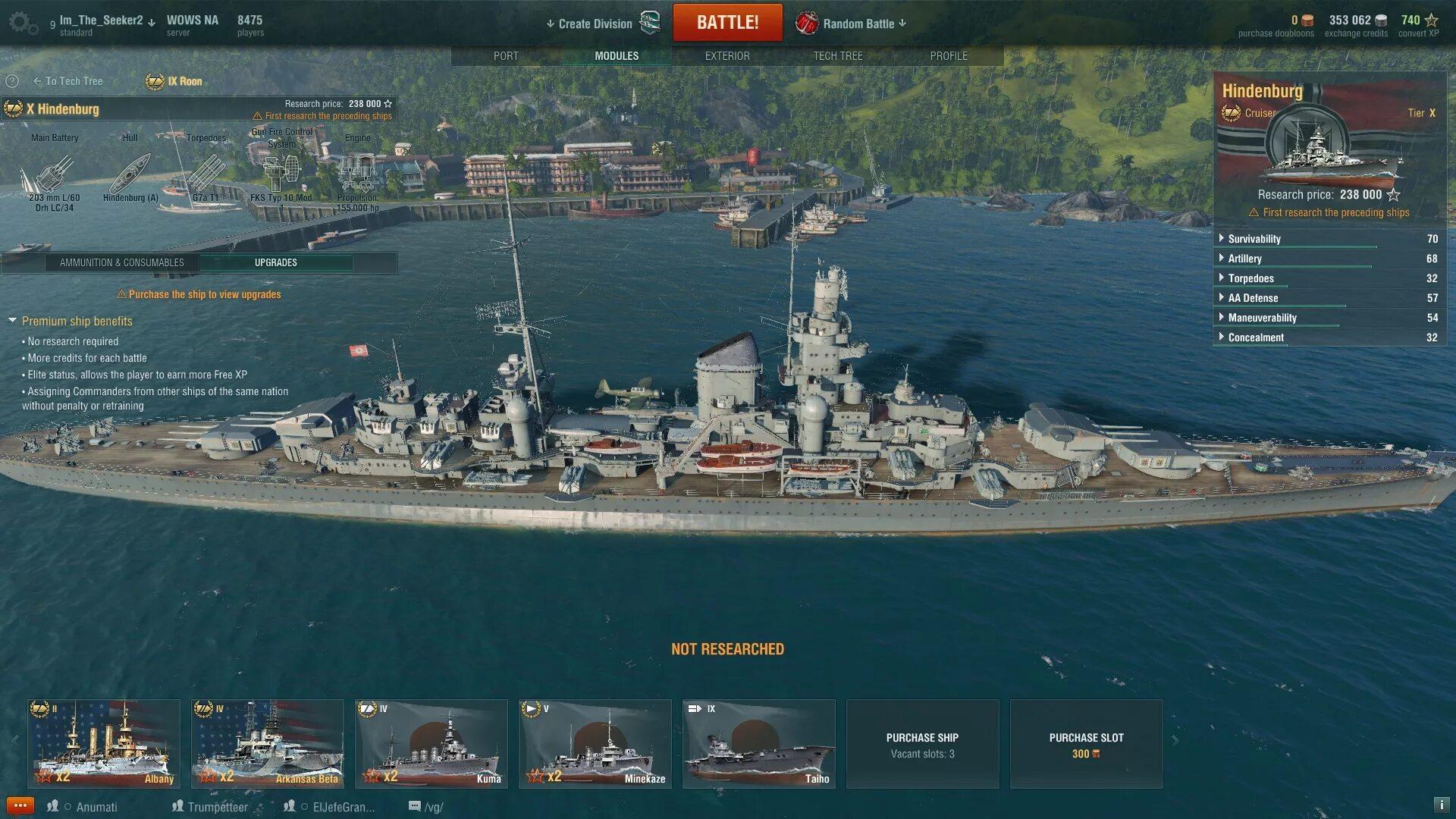Expand the Survivability stat row
The image size is (1456, 819).
click(x=1254, y=239)
